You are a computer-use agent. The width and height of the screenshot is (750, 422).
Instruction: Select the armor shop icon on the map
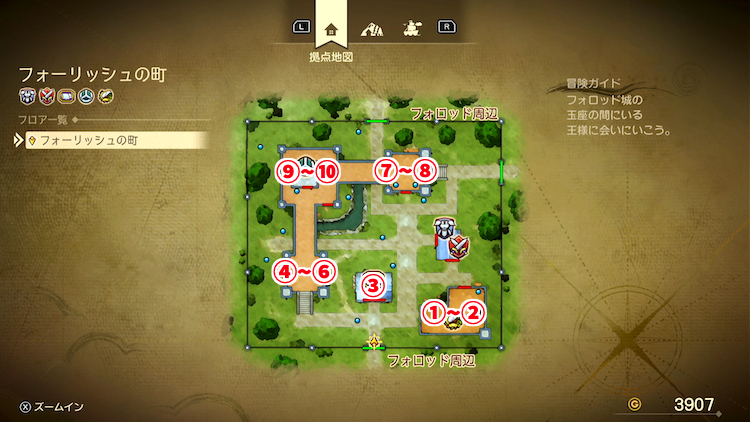pos(443,230)
